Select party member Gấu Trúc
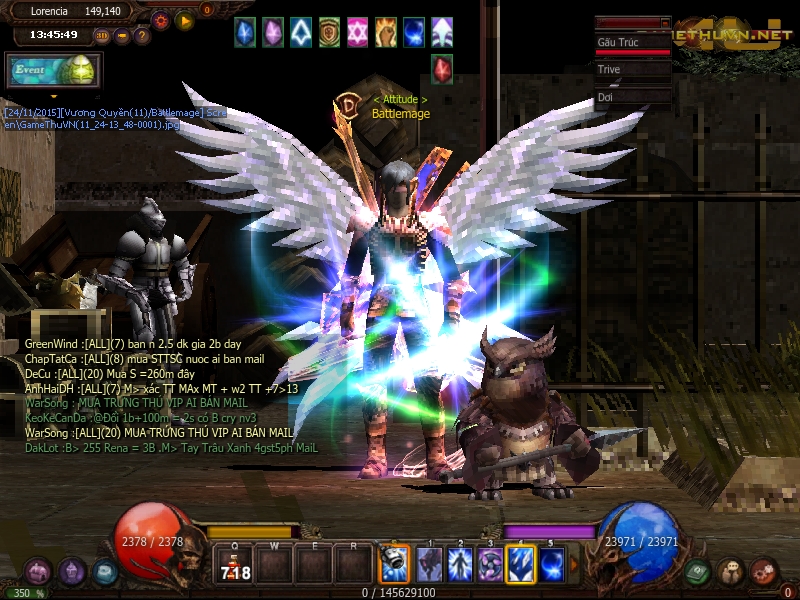800x600 pixels. 632,44
